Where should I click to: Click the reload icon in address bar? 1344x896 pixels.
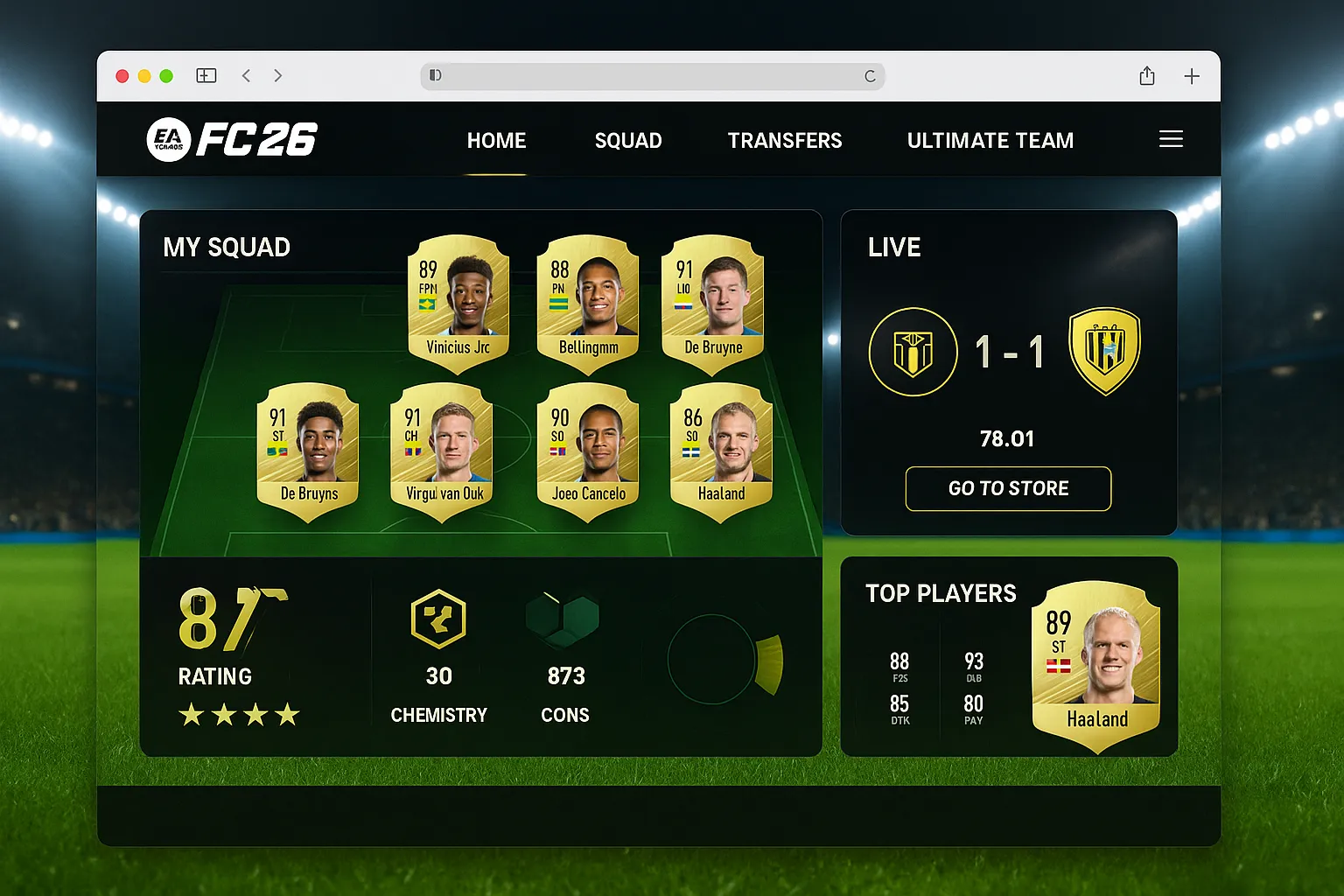pos(870,76)
